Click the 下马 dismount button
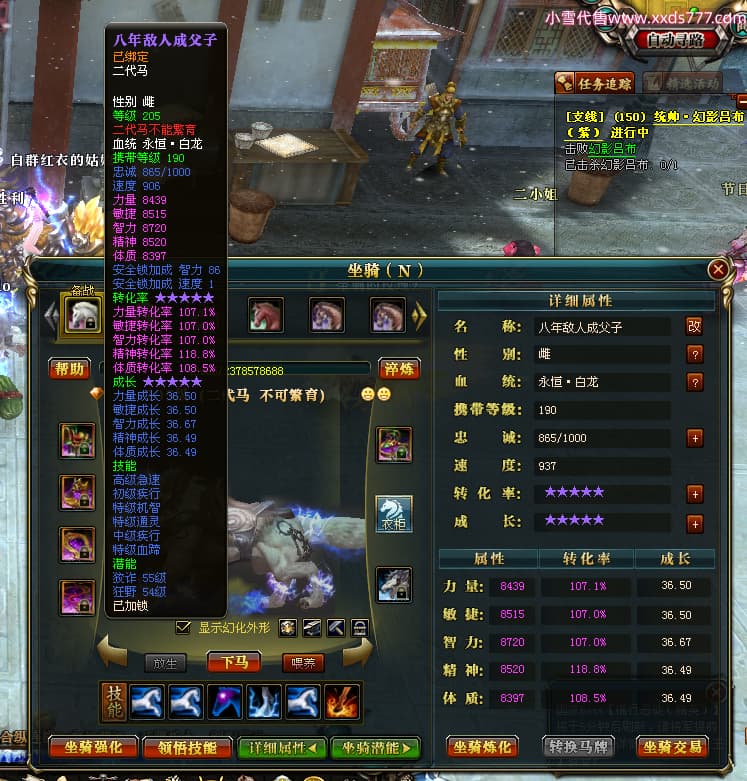The image size is (747, 781). tap(233, 661)
